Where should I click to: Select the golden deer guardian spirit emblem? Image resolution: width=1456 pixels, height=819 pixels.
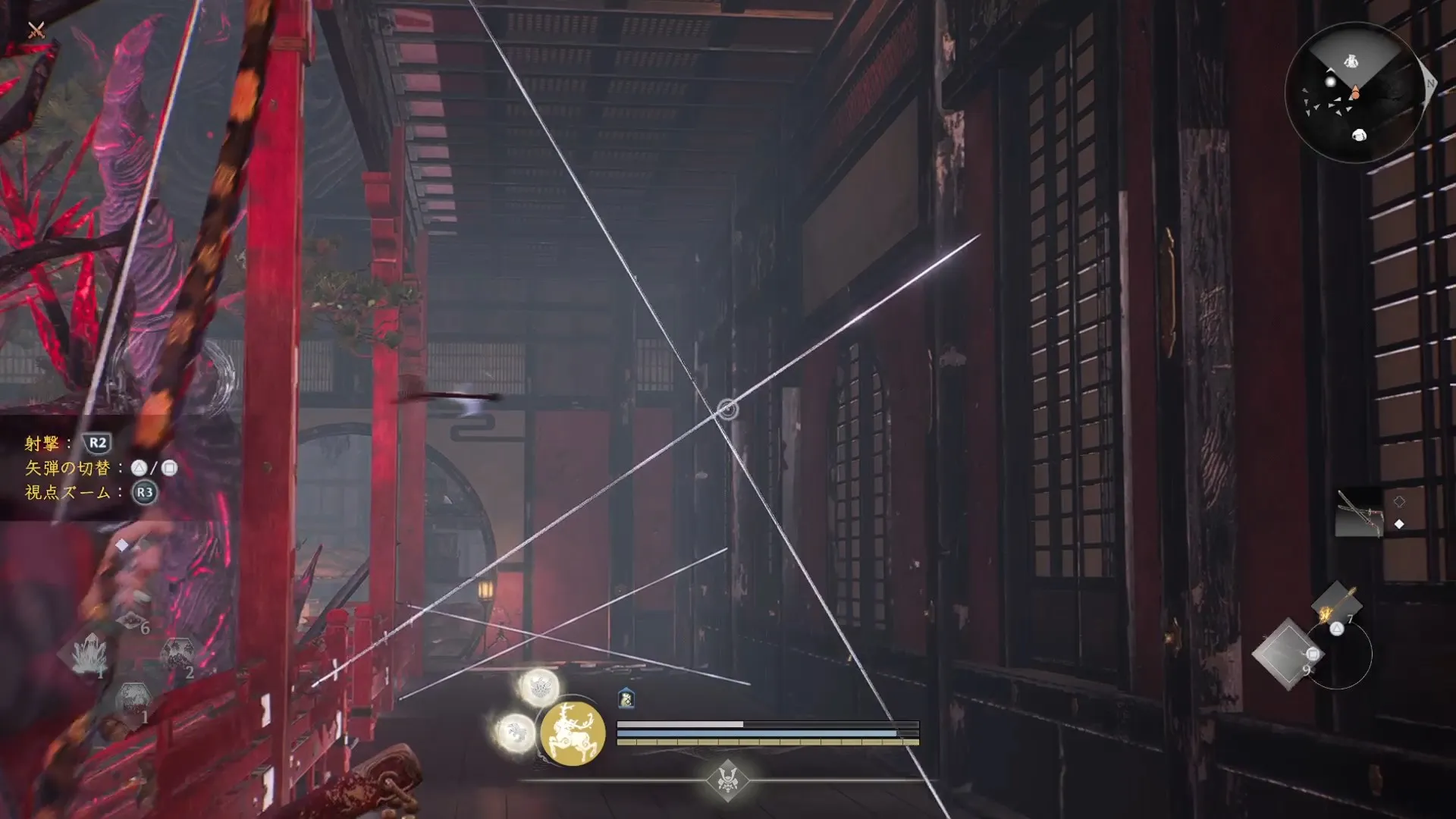pos(573,733)
